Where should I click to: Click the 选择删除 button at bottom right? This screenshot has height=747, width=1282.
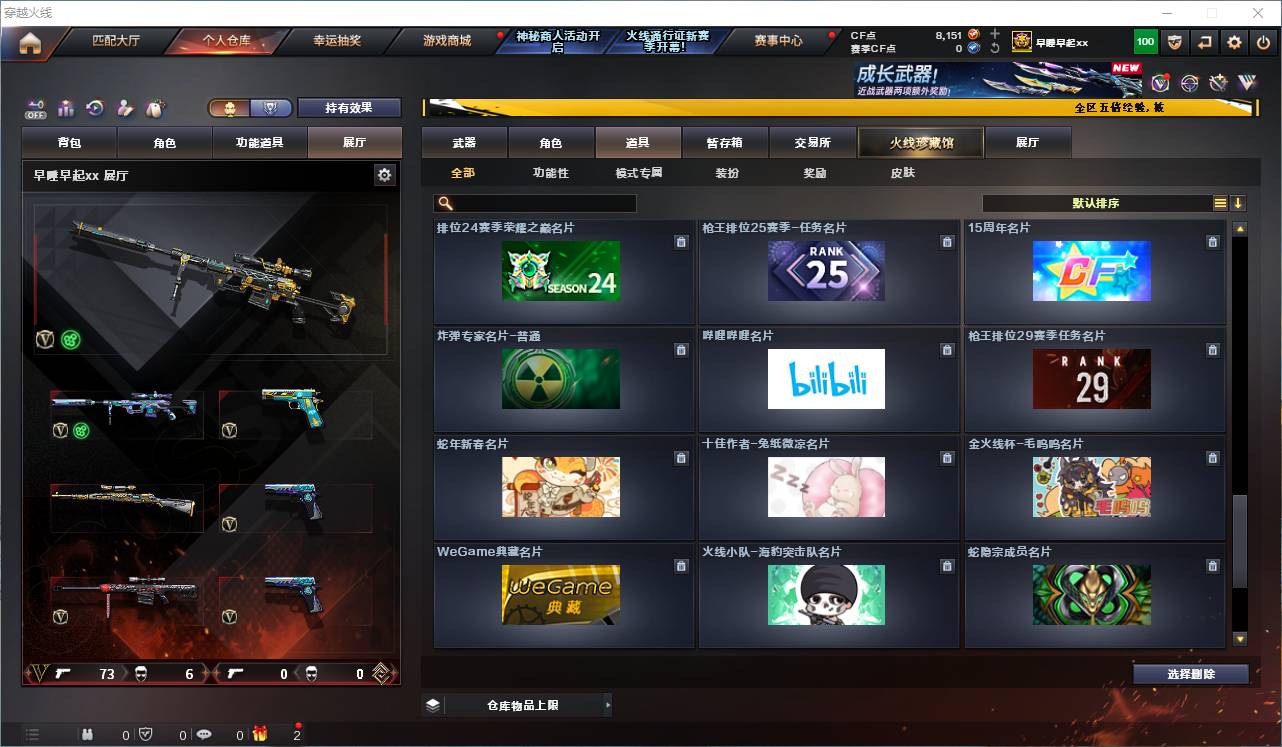point(1190,673)
